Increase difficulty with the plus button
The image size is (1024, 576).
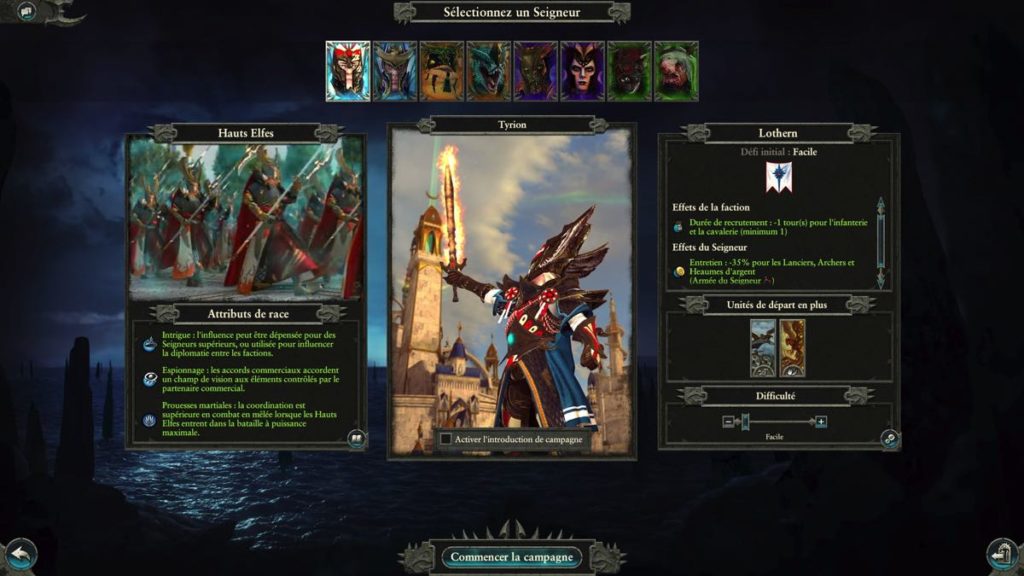821,422
